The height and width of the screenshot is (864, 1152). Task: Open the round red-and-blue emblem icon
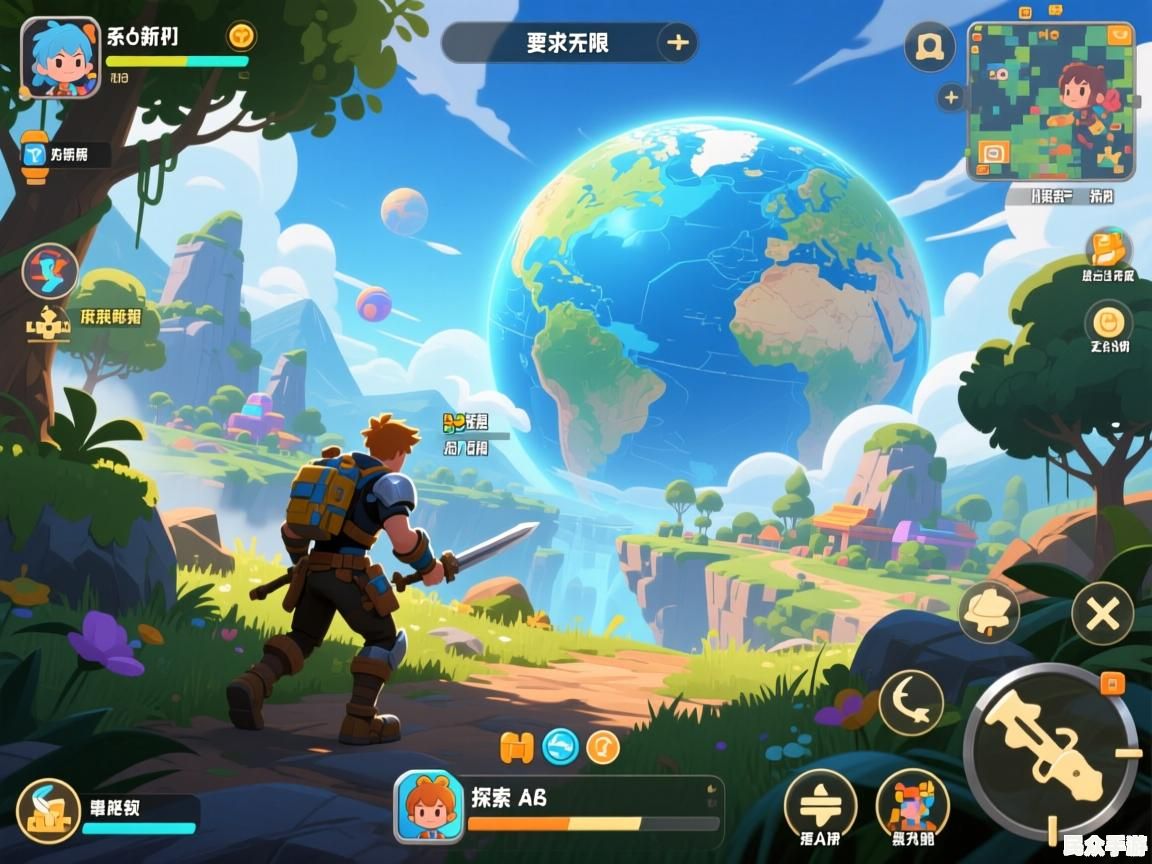pyautogui.click(x=50, y=271)
